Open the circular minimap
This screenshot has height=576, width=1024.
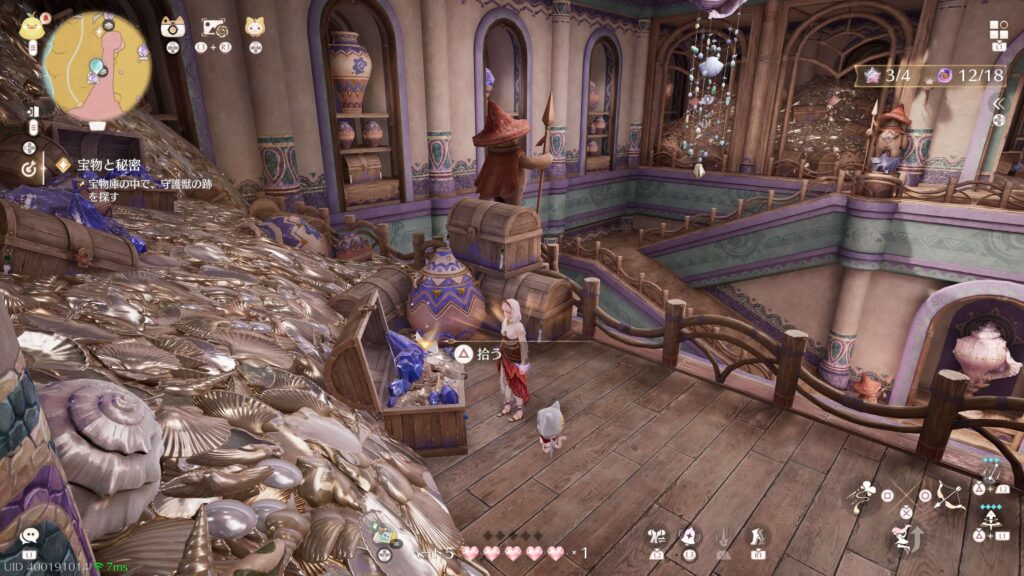click(97, 67)
